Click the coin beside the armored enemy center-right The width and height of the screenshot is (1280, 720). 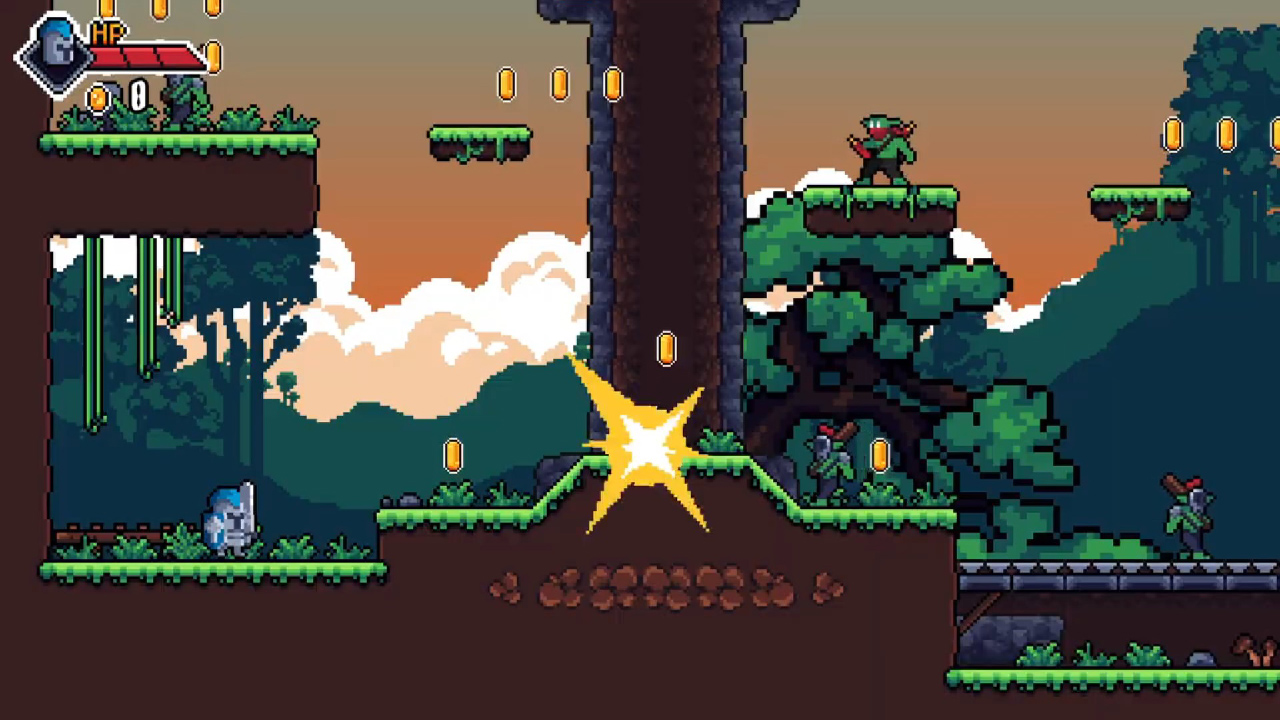coord(880,455)
